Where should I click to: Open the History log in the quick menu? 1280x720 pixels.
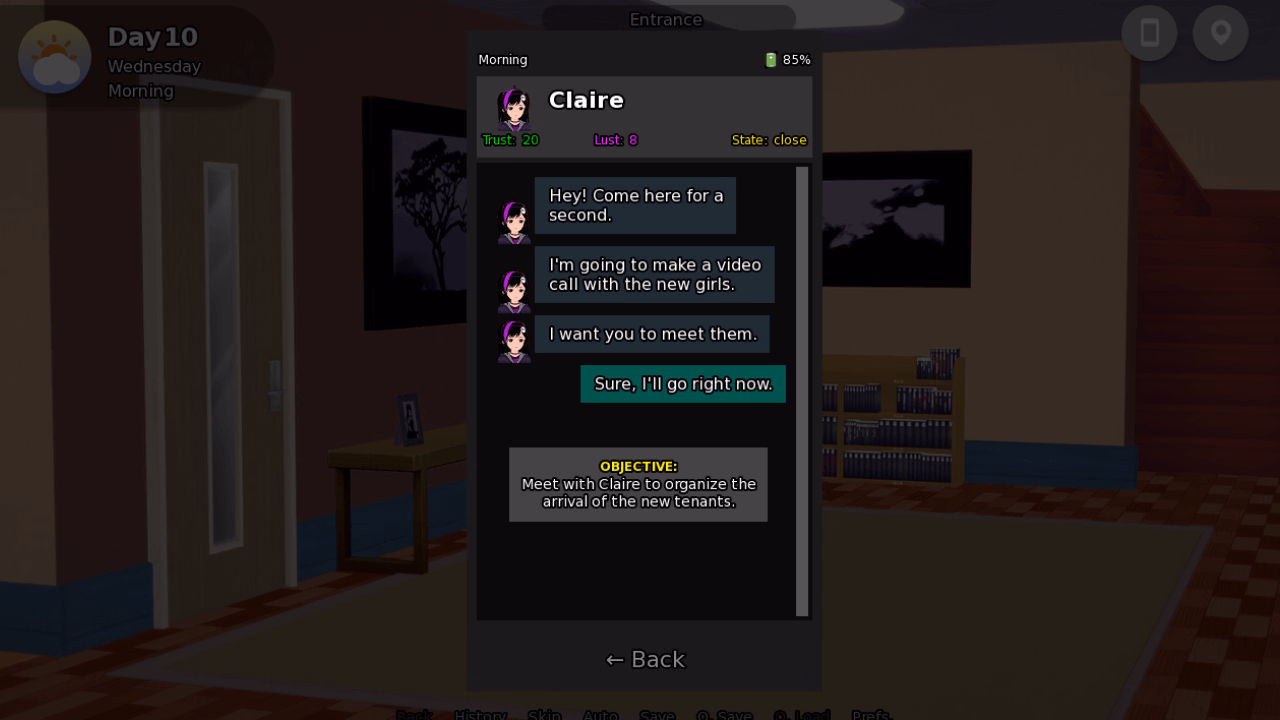click(x=480, y=715)
